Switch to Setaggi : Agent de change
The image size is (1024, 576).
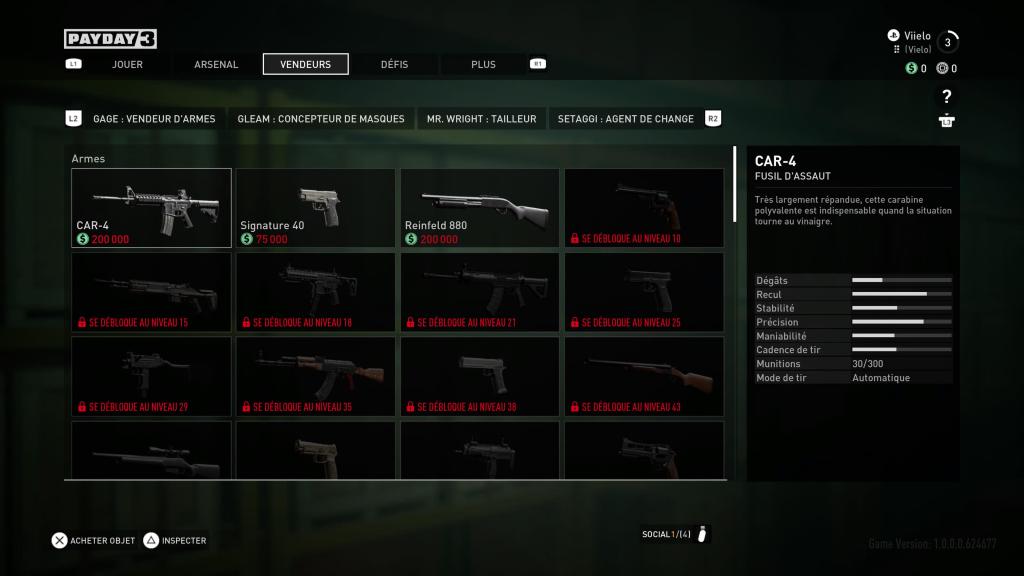click(626, 118)
